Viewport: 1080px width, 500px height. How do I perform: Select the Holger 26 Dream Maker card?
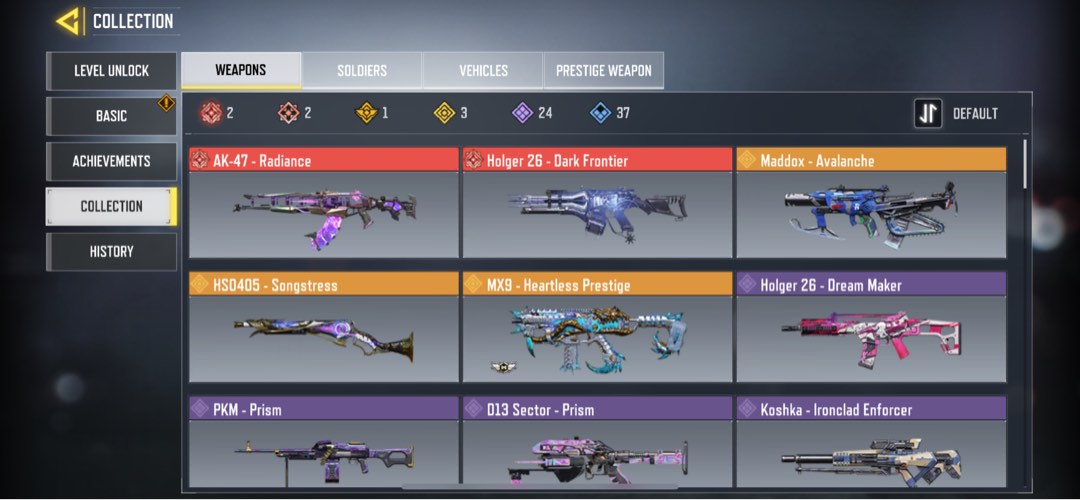tap(871, 327)
